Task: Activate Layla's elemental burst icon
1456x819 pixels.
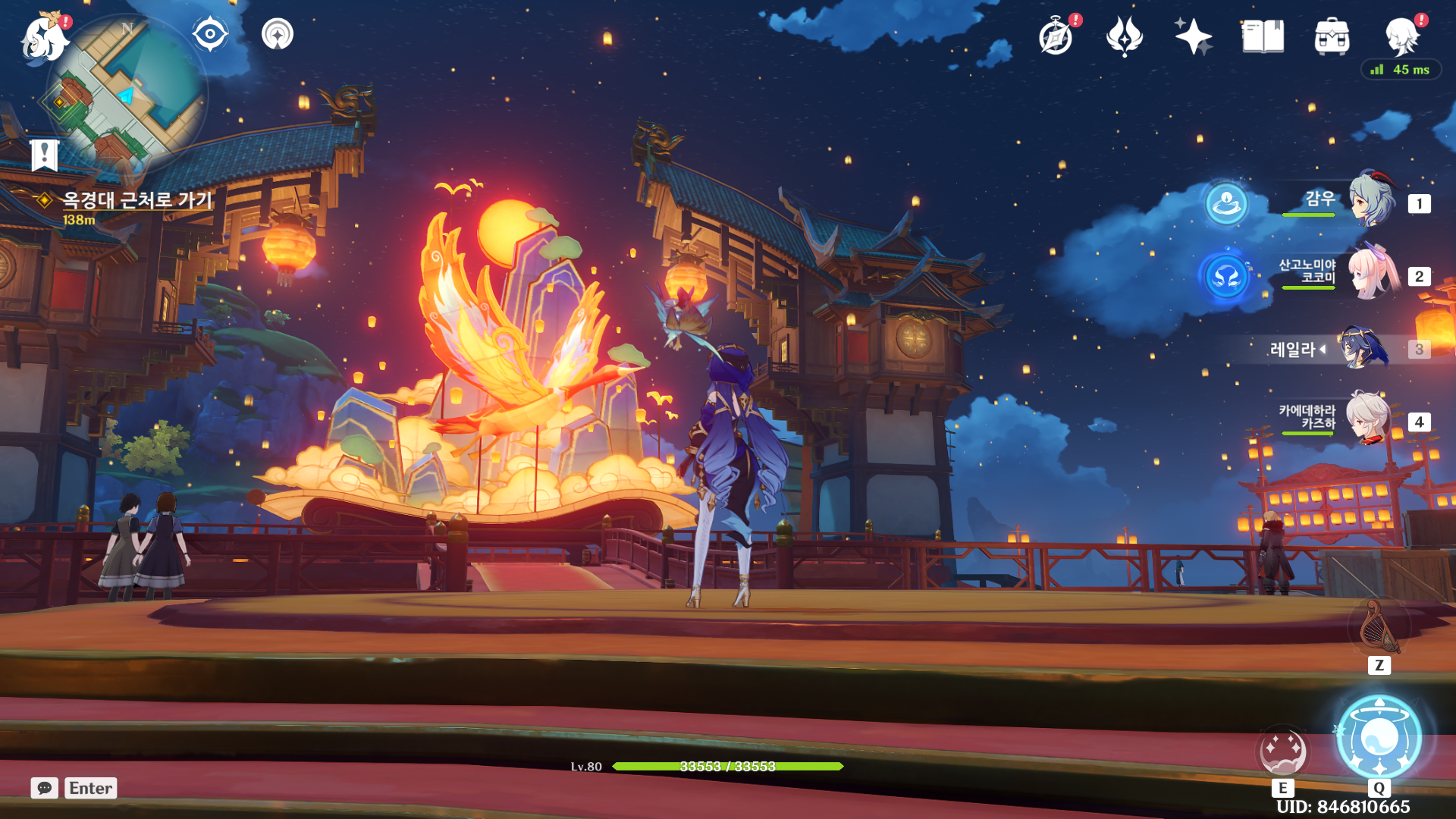Action: point(1379,737)
